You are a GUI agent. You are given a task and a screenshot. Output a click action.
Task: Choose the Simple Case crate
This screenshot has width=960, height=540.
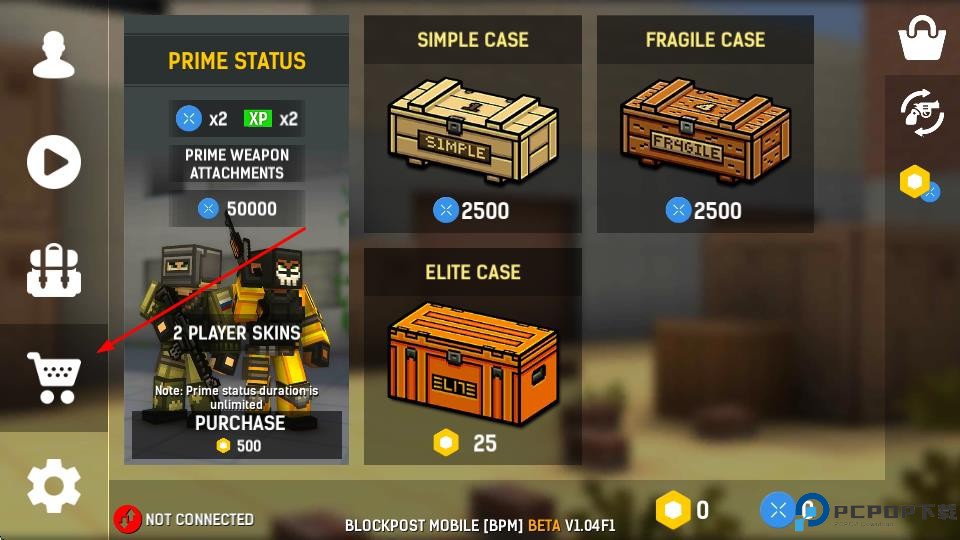click(472, 137)
